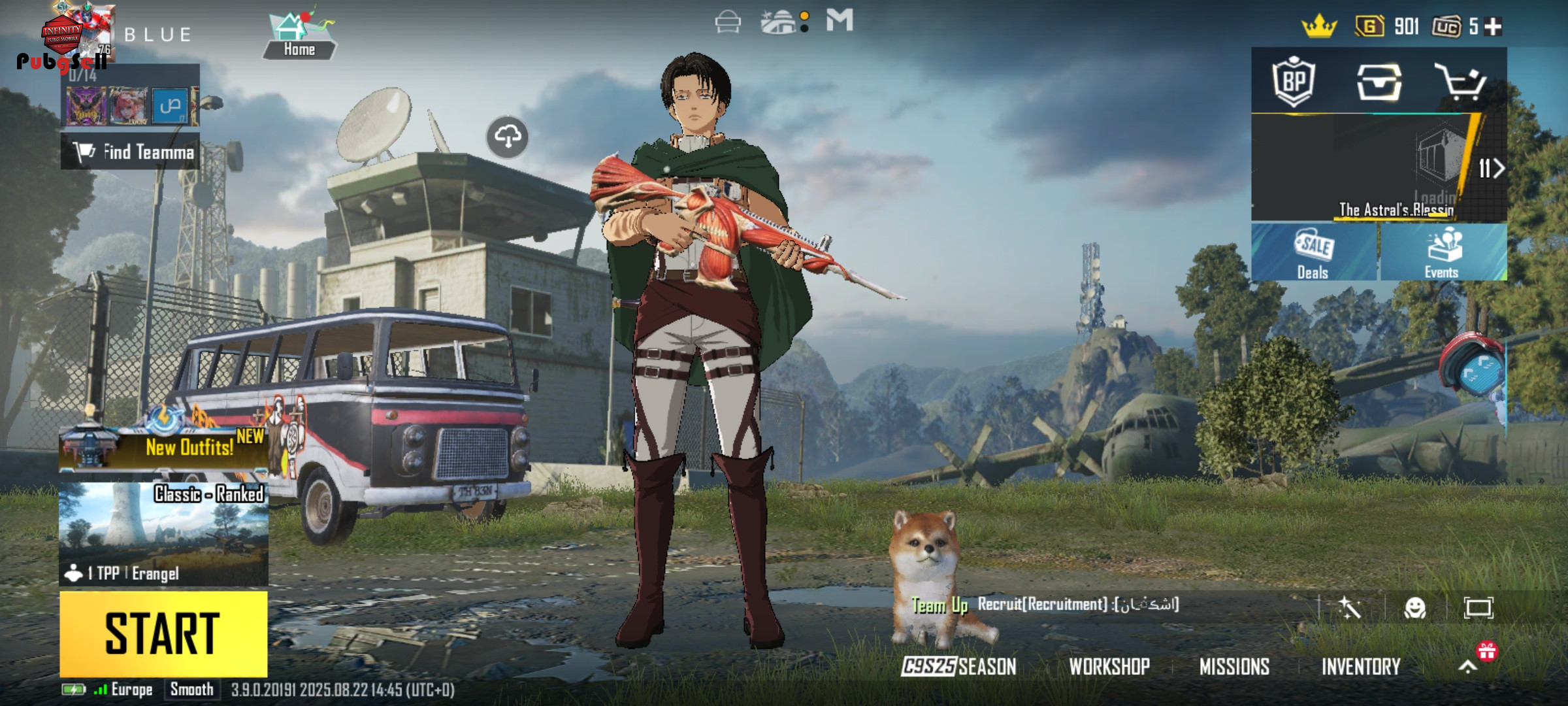Add UC with the plus button

(1494, 27)
